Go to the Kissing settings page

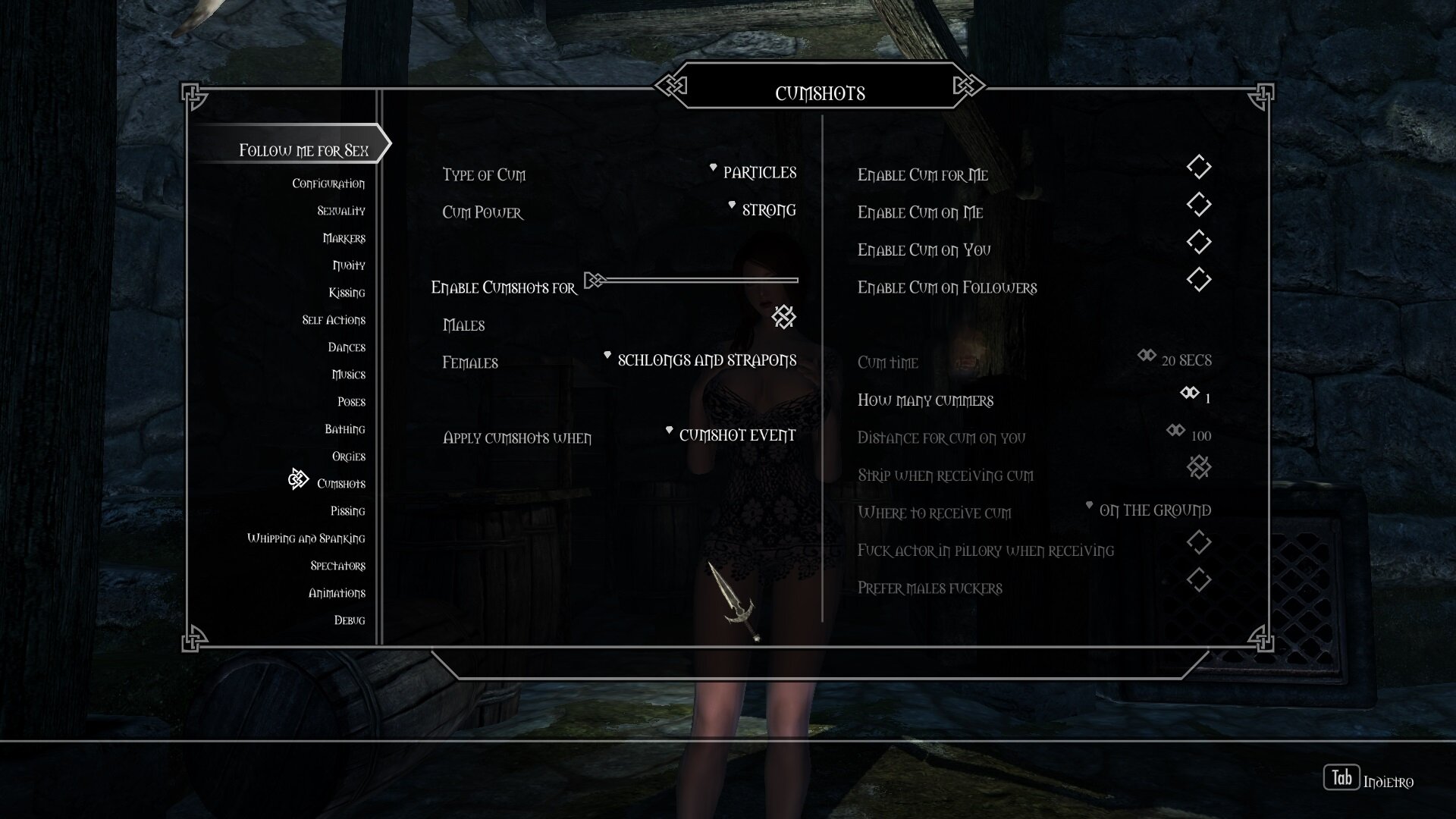point(347,293)
